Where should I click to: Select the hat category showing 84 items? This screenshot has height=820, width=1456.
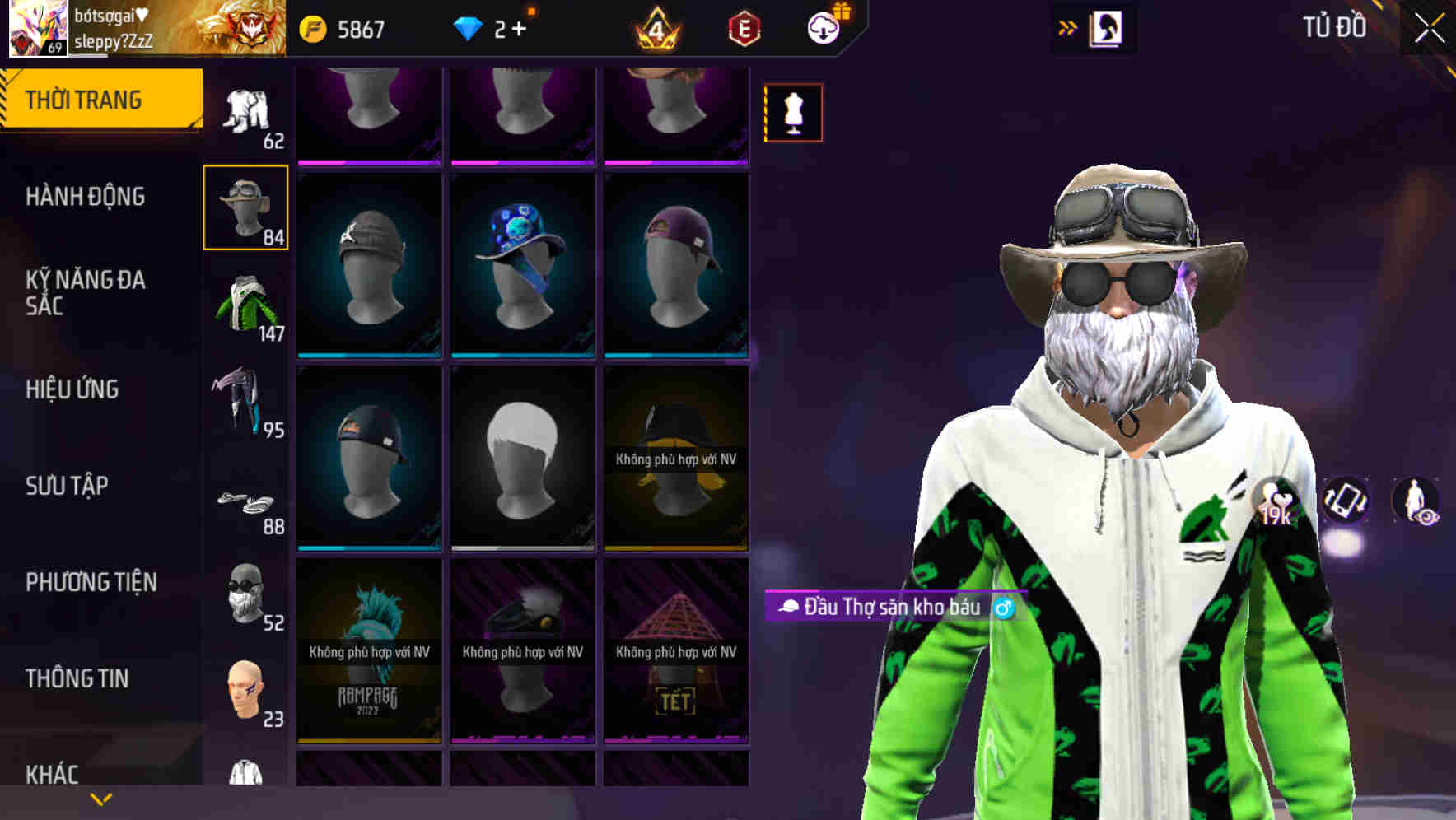[x=245, y=208]
